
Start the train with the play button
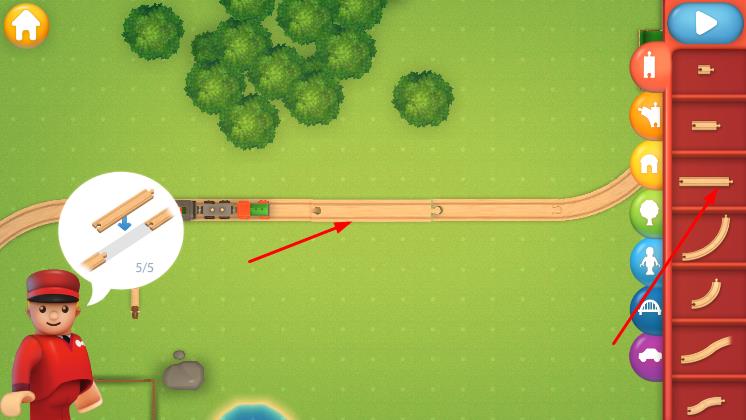tap(705, 23)
